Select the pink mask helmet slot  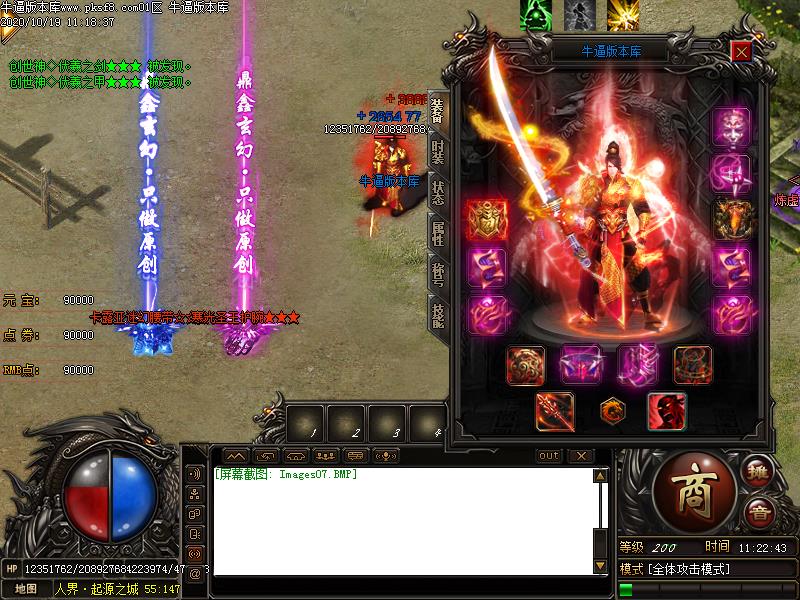[x=731, y=127]
